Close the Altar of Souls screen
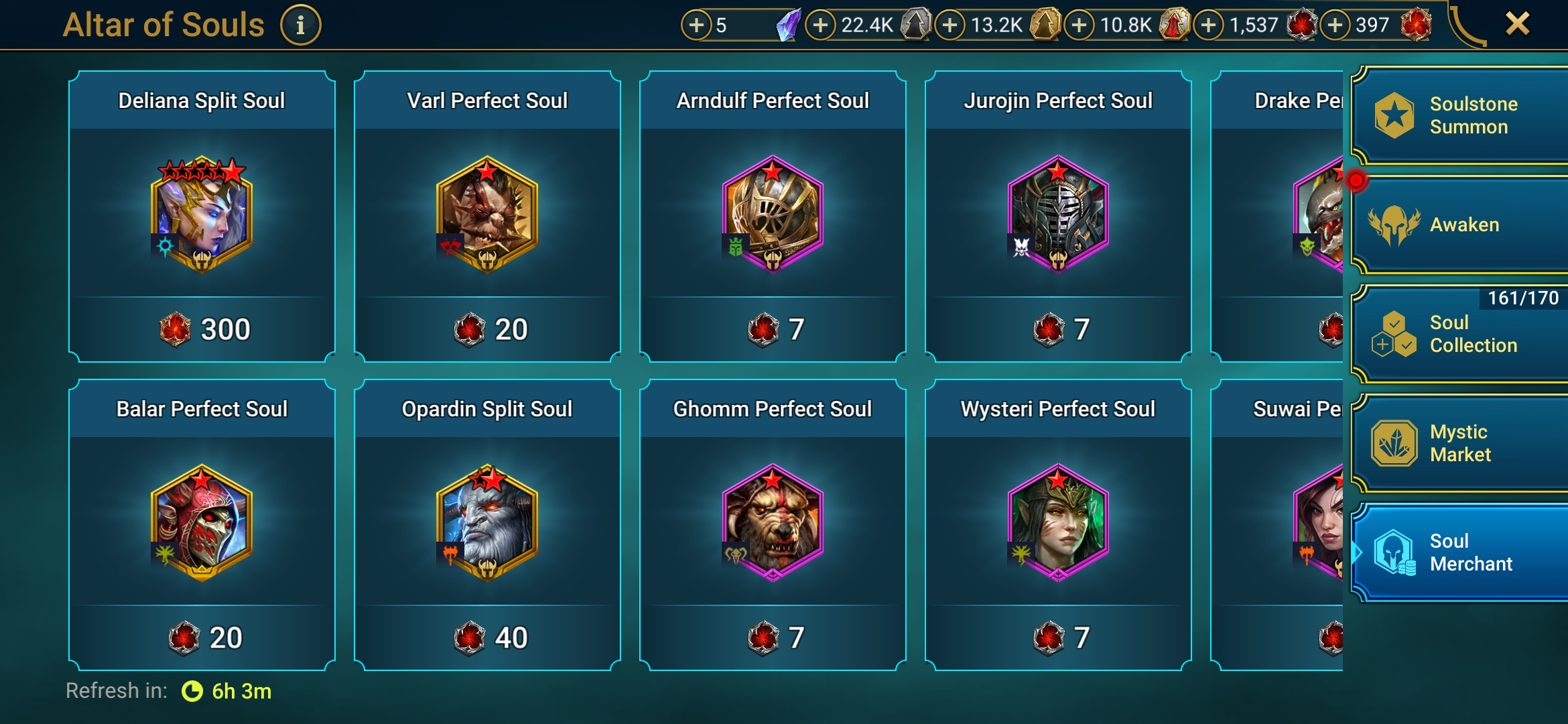Image resolution: width=1568 pixels, height=724 pixels. point(1517,24)
